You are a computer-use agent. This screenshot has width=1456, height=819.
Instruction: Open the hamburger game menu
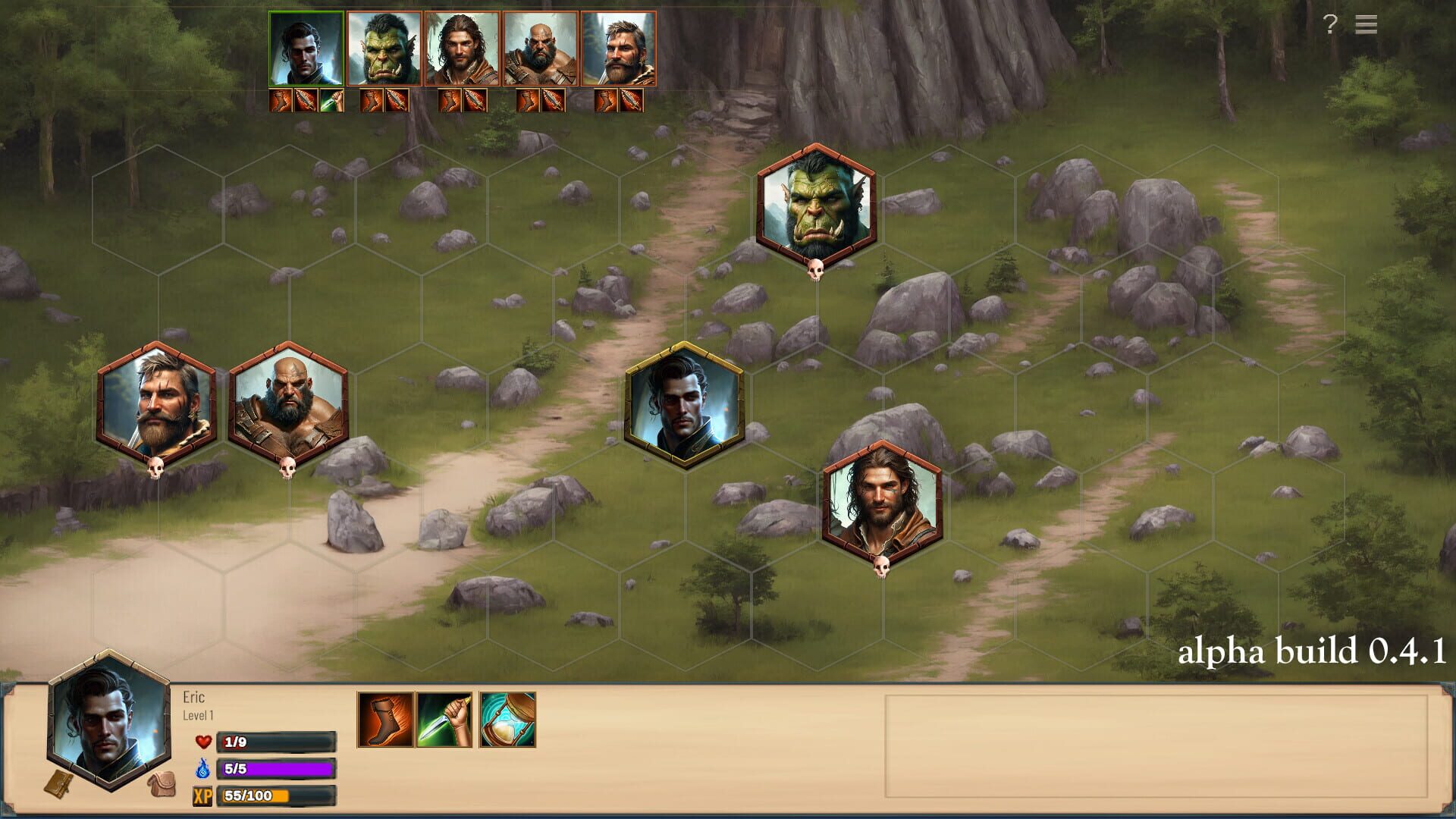coord(1366,25)
